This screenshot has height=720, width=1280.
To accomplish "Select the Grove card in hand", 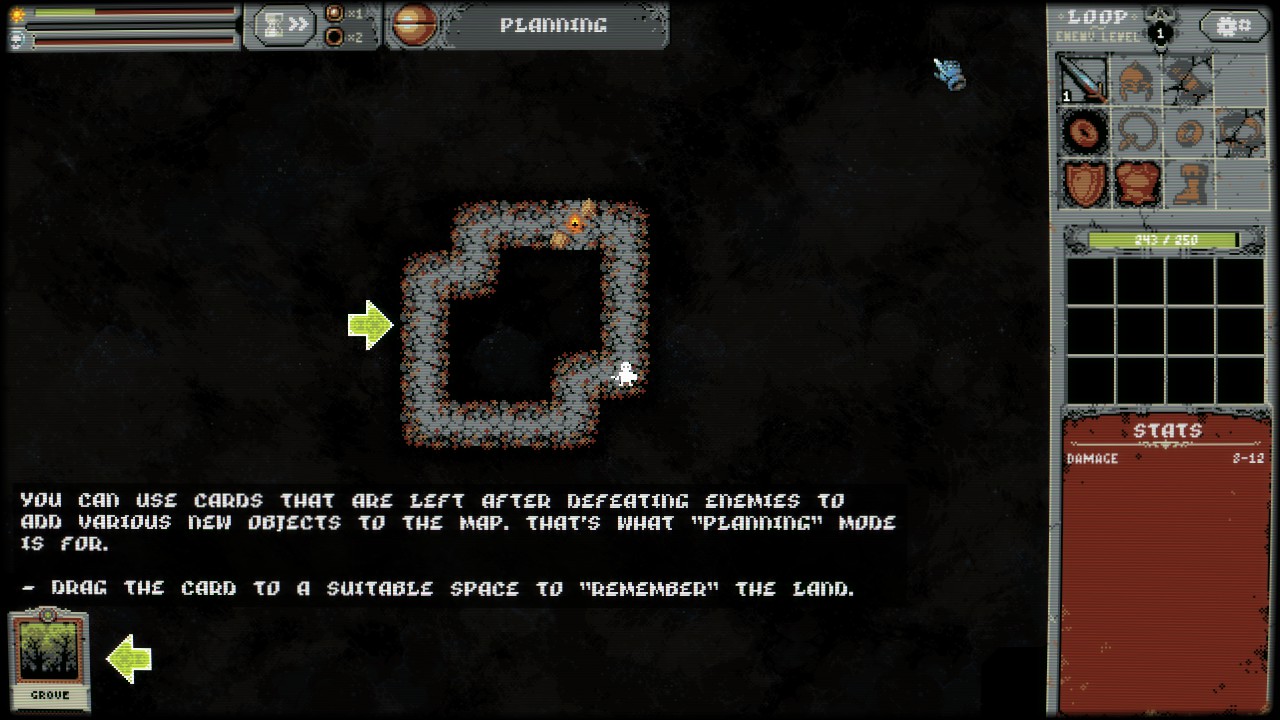I will [49, 660].
